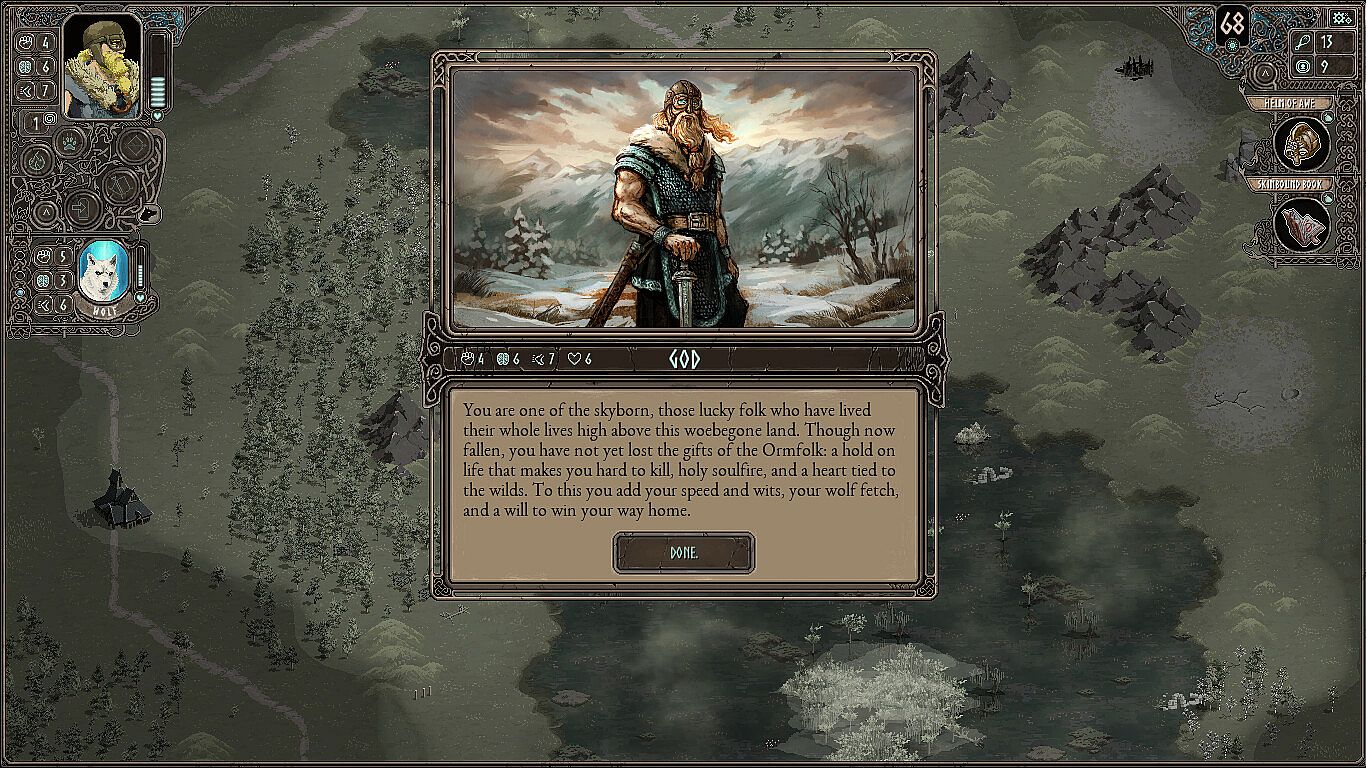This screenshot has height=768, width=1366.
Task: Open the settings gear menu
Action: tap(1342, 18)
